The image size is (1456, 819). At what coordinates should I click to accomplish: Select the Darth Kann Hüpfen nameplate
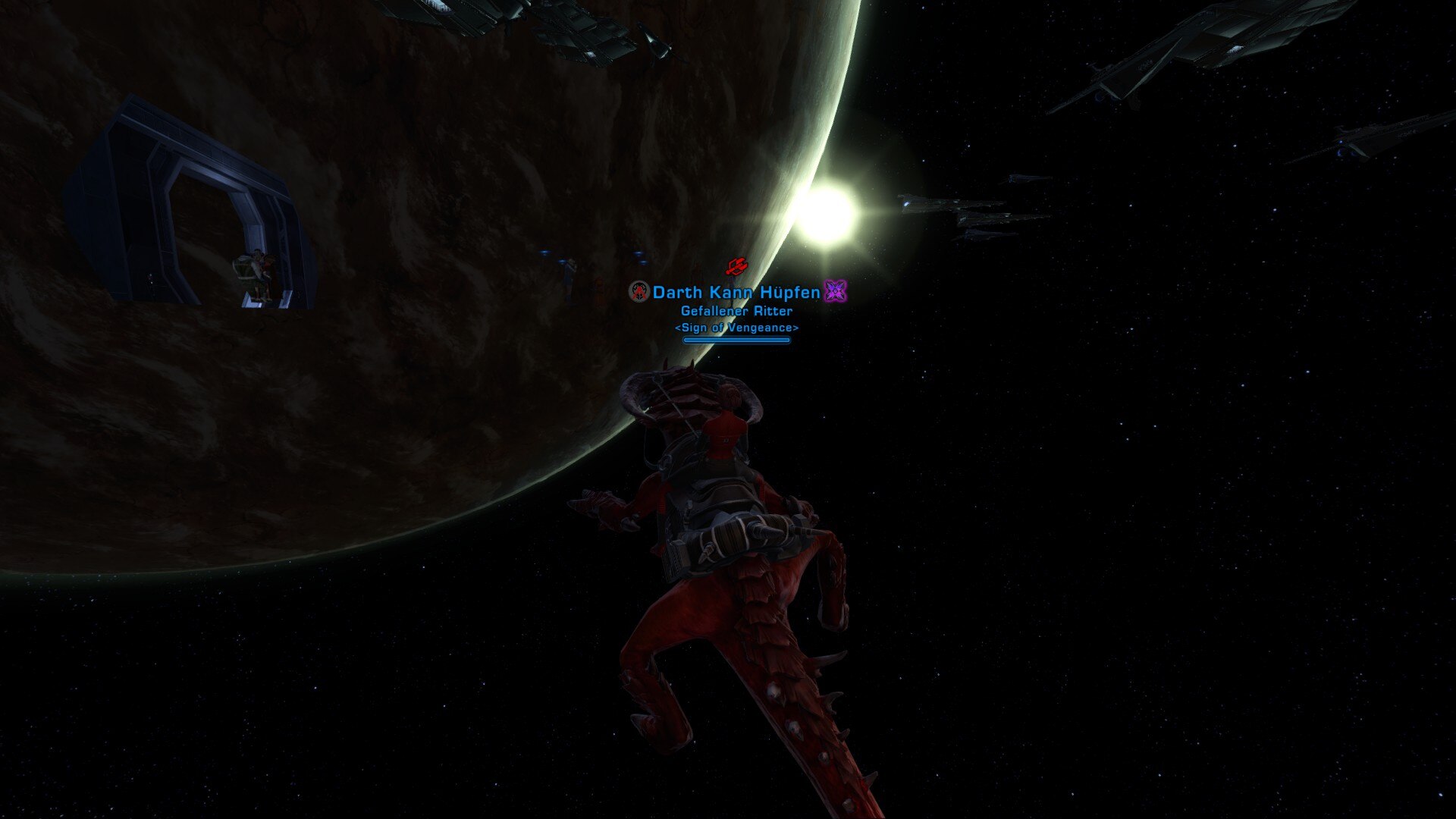(x=736, y=292)
